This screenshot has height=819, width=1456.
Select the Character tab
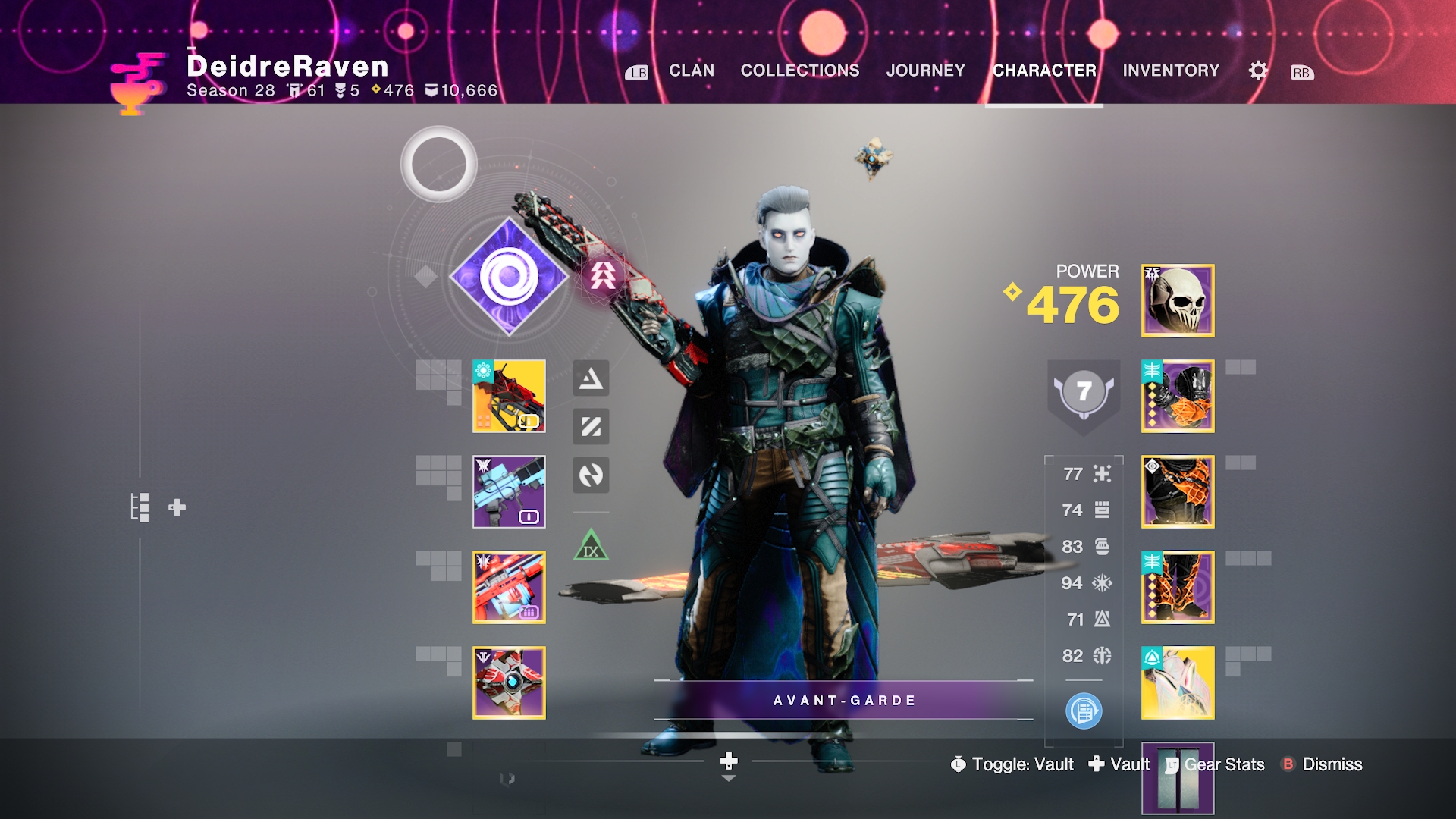click(1044, 71)
